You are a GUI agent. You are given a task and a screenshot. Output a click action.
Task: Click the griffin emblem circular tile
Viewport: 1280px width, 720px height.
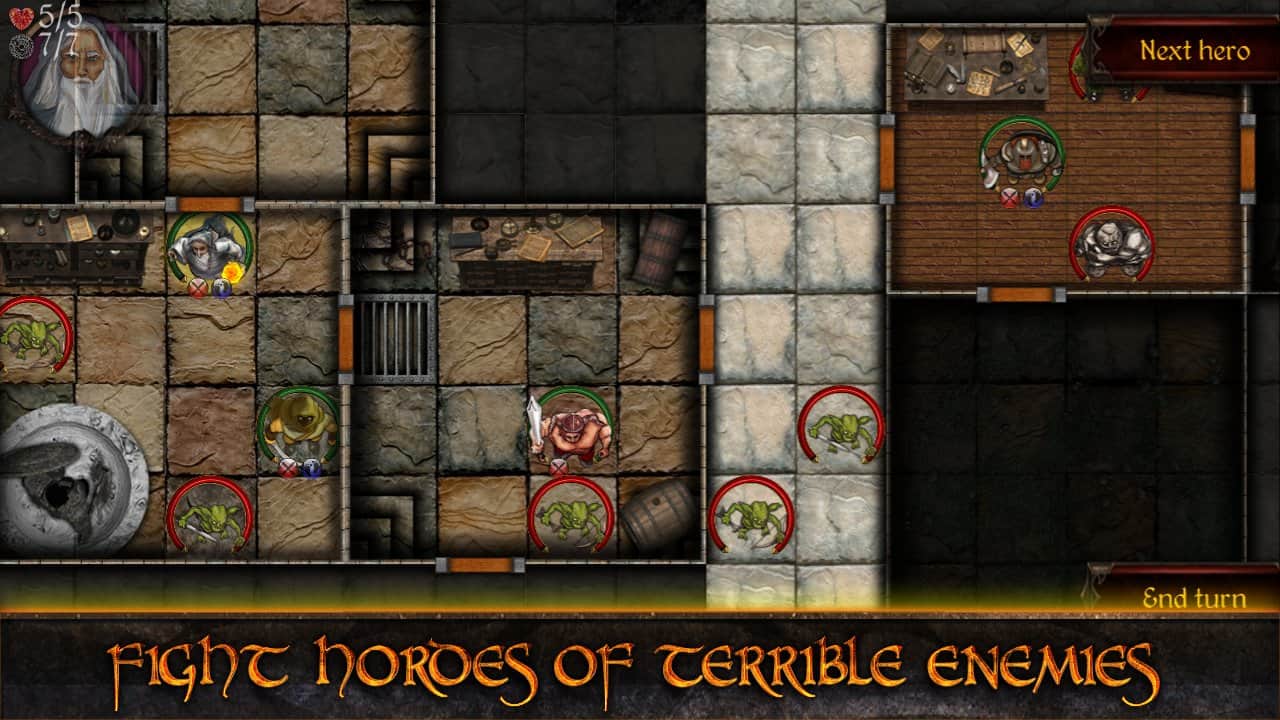[65, 470]
